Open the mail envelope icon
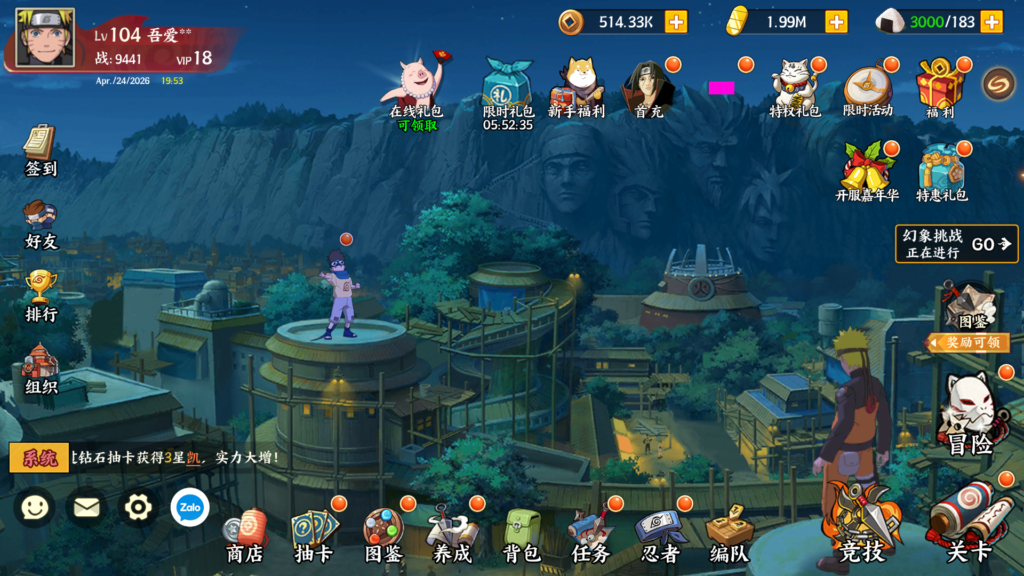The image size is (1024, 576). (87, 508)
